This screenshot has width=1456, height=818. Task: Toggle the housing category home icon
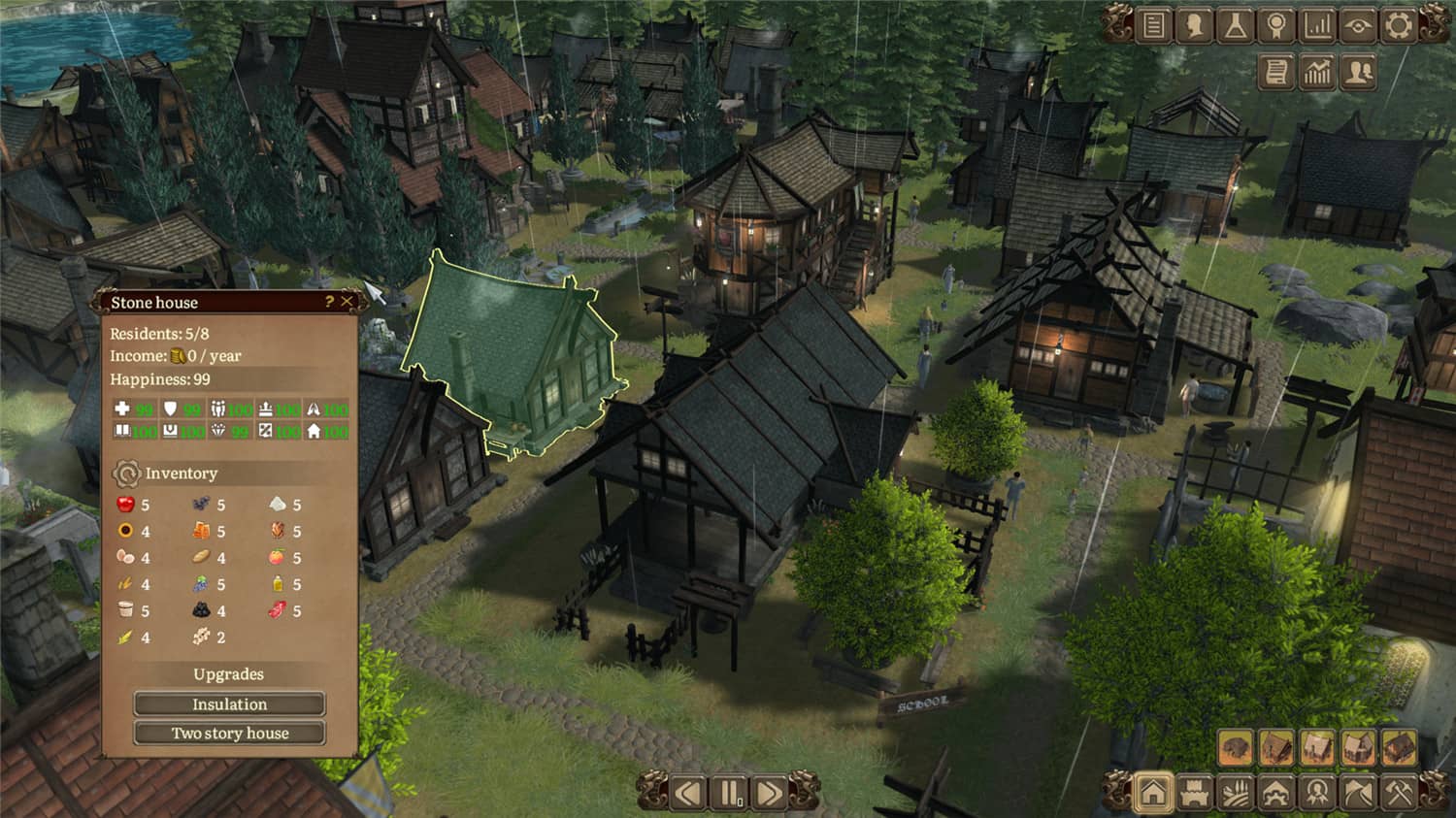click(1152, 791)
